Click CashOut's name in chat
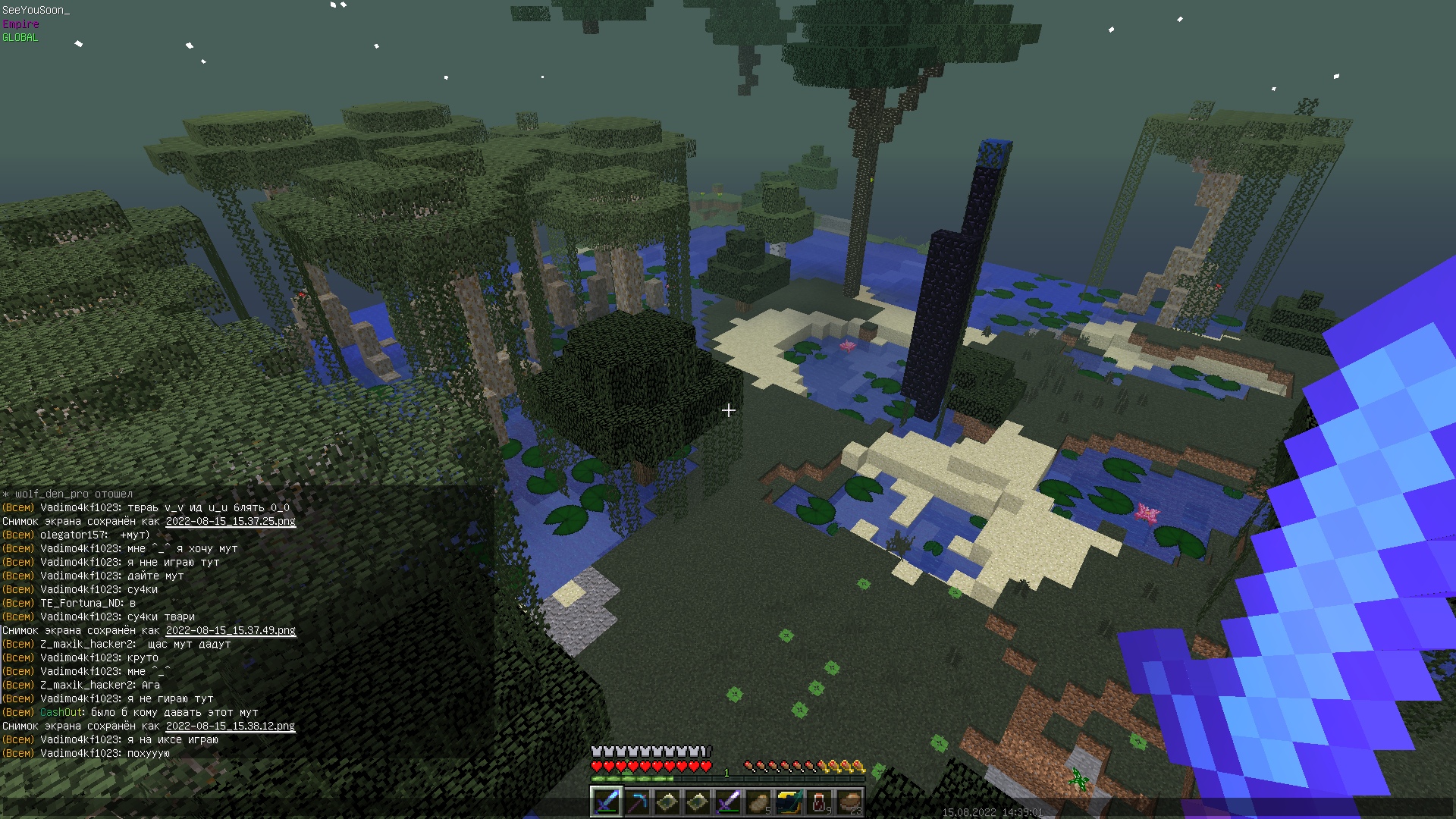This screenshot has height=819, width=1456. point(61,712)
